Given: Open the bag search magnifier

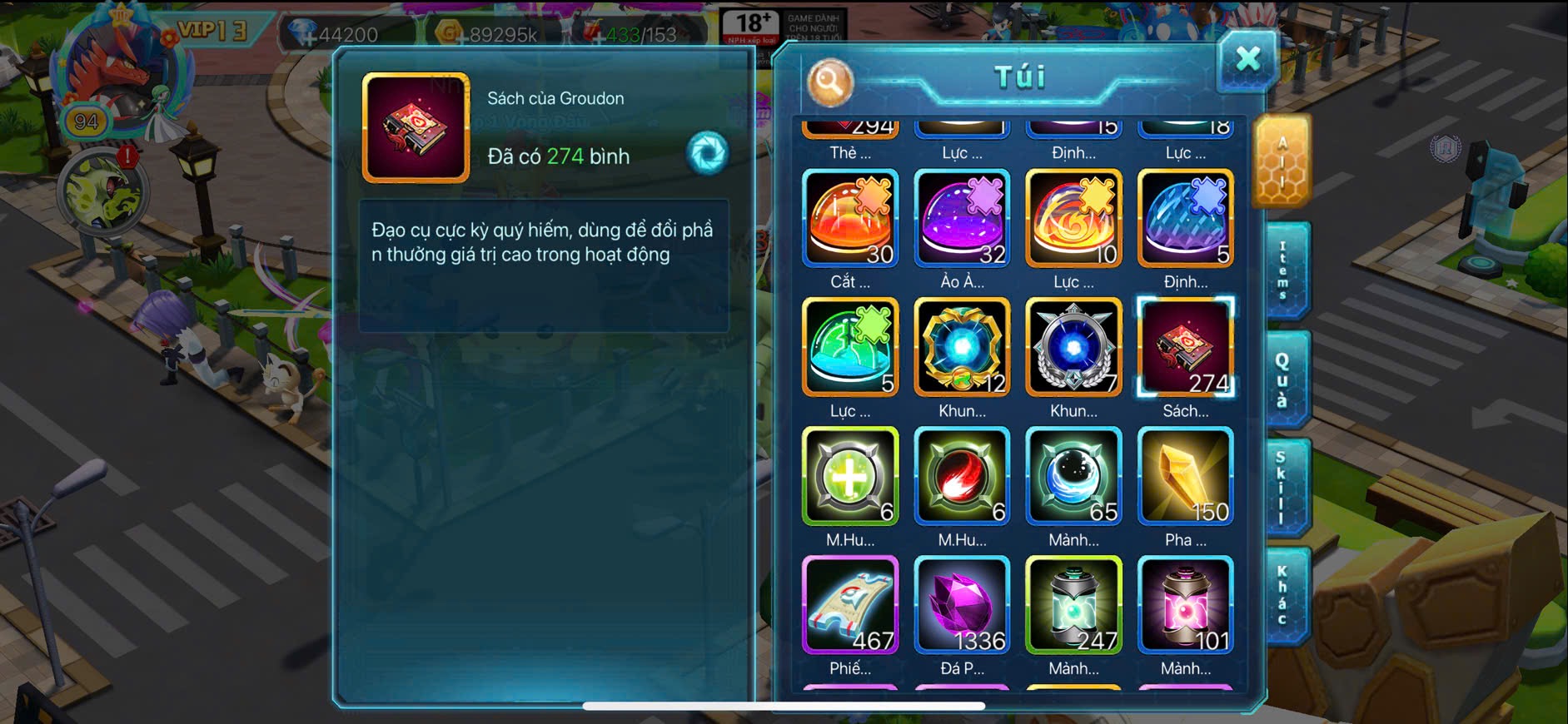Looking at the screenshot, I should click(829, 81).
